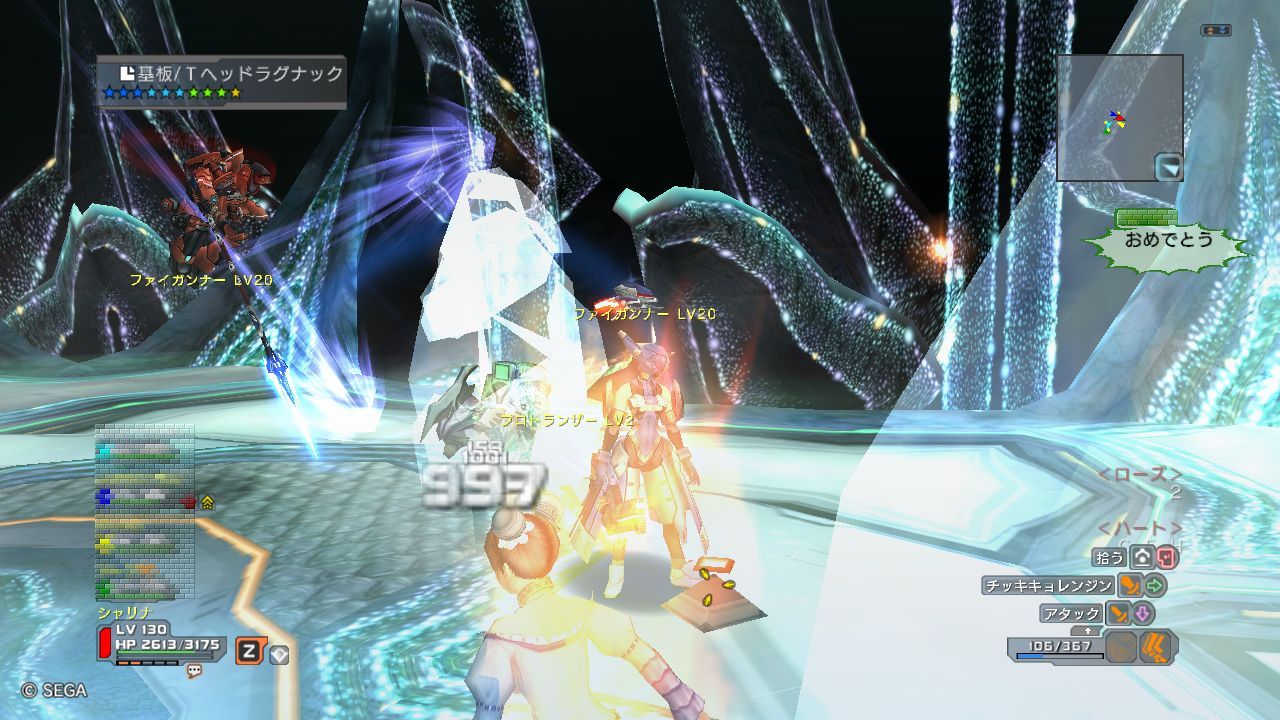1280x720 pixels.
Task: Toggle the minimap's triangle corner button
Action: point(1168,166)
